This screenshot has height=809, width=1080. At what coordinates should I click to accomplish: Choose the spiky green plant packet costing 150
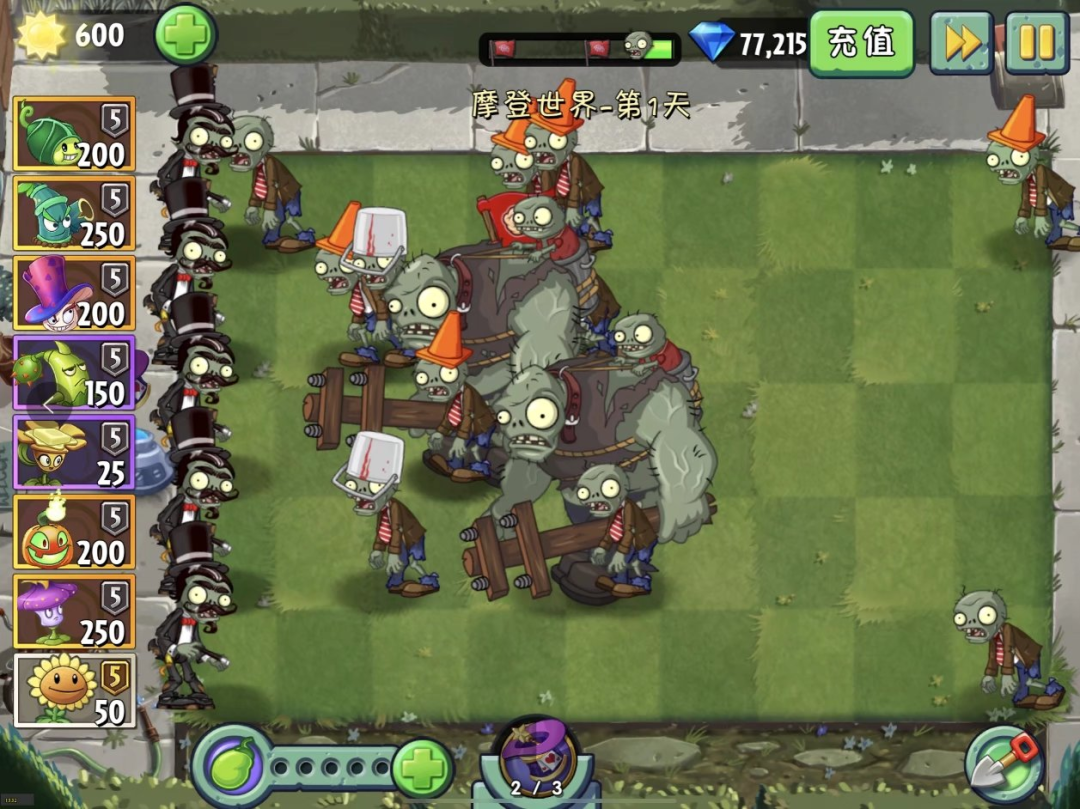pyautogui.click(x=75, y=373)
